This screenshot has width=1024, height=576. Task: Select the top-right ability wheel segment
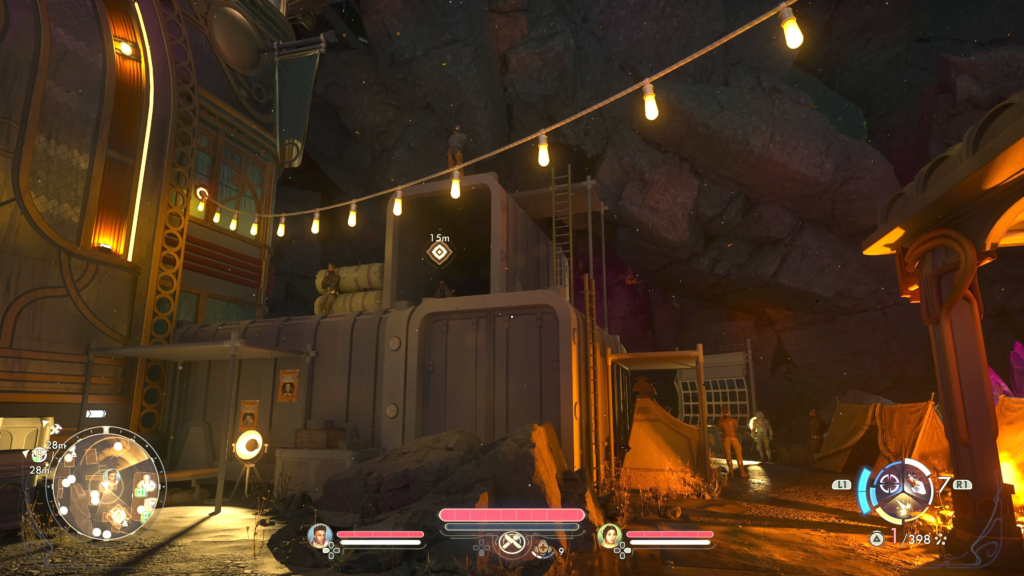point(916,483)
